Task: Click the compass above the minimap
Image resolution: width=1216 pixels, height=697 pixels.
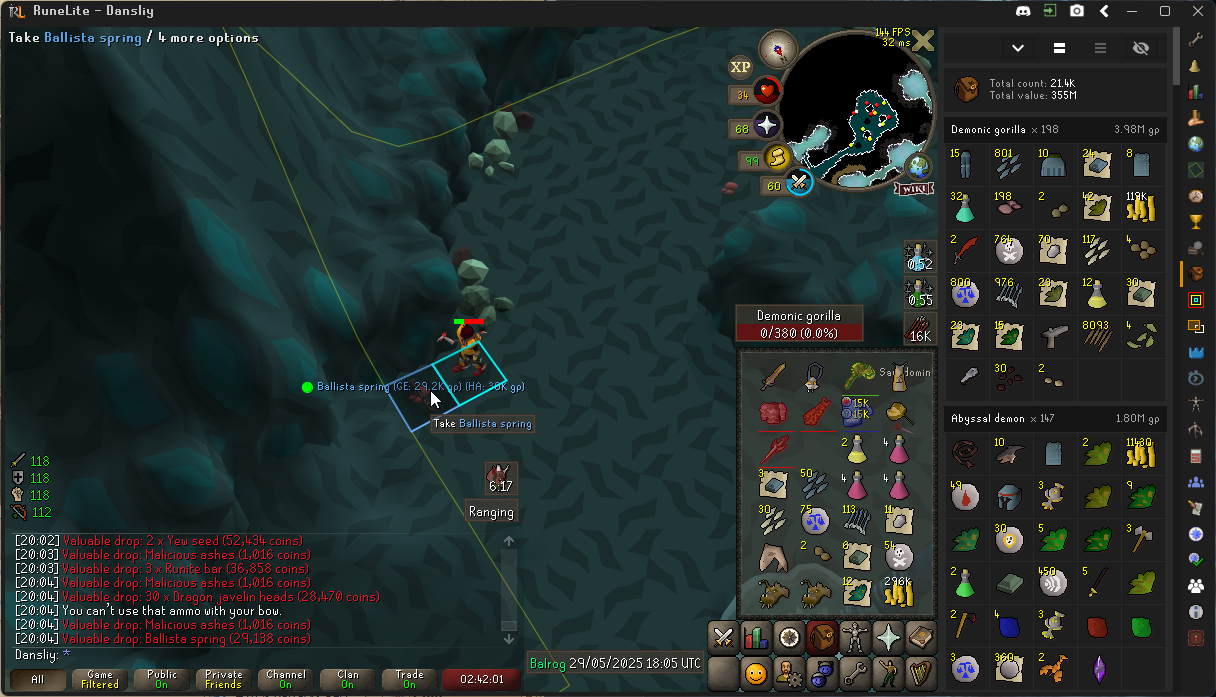Action: pos(777,47)
